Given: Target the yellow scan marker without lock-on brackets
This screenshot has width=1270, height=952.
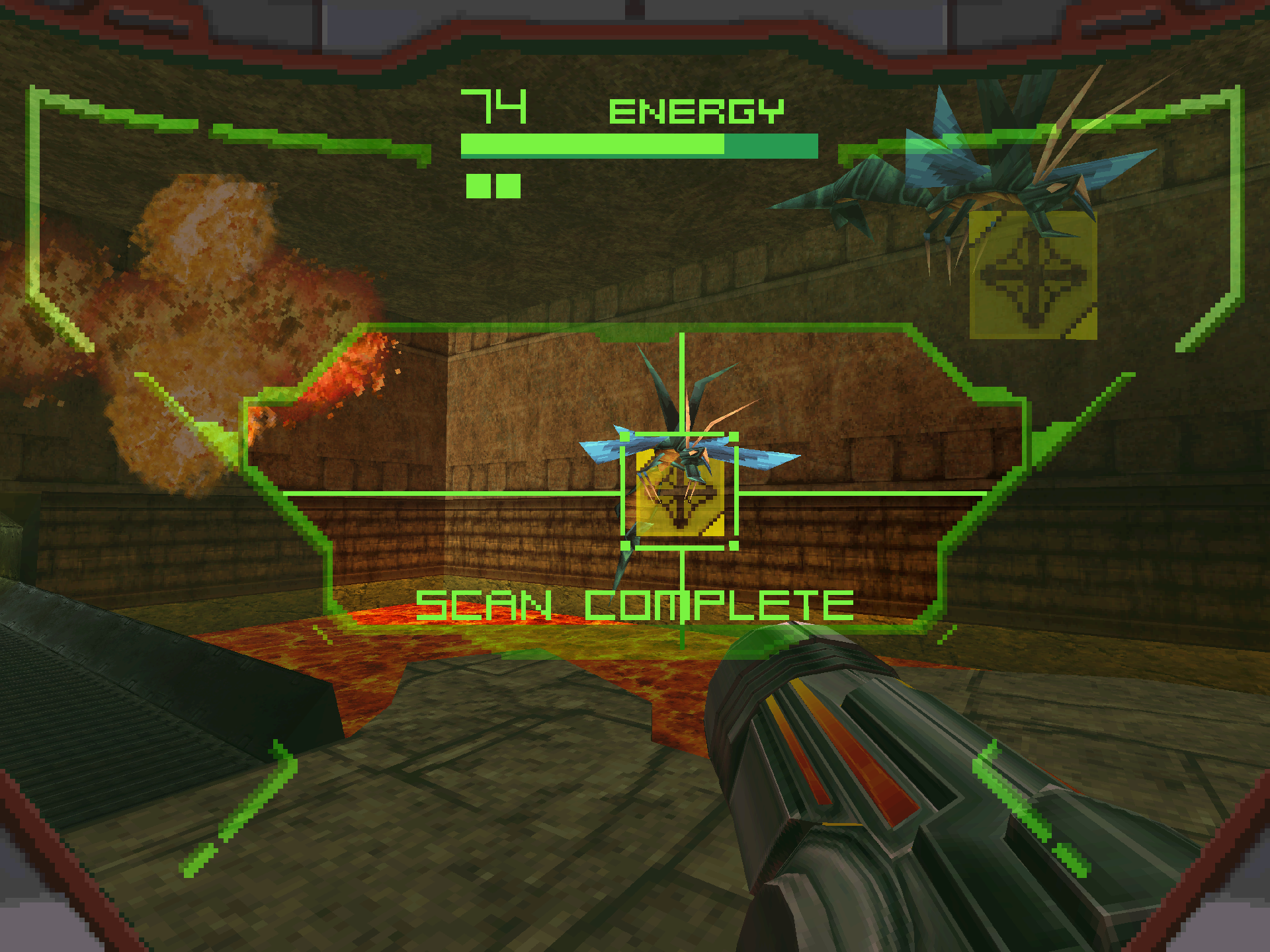Looking at the screenshot, I should [x=1033, y=275].
